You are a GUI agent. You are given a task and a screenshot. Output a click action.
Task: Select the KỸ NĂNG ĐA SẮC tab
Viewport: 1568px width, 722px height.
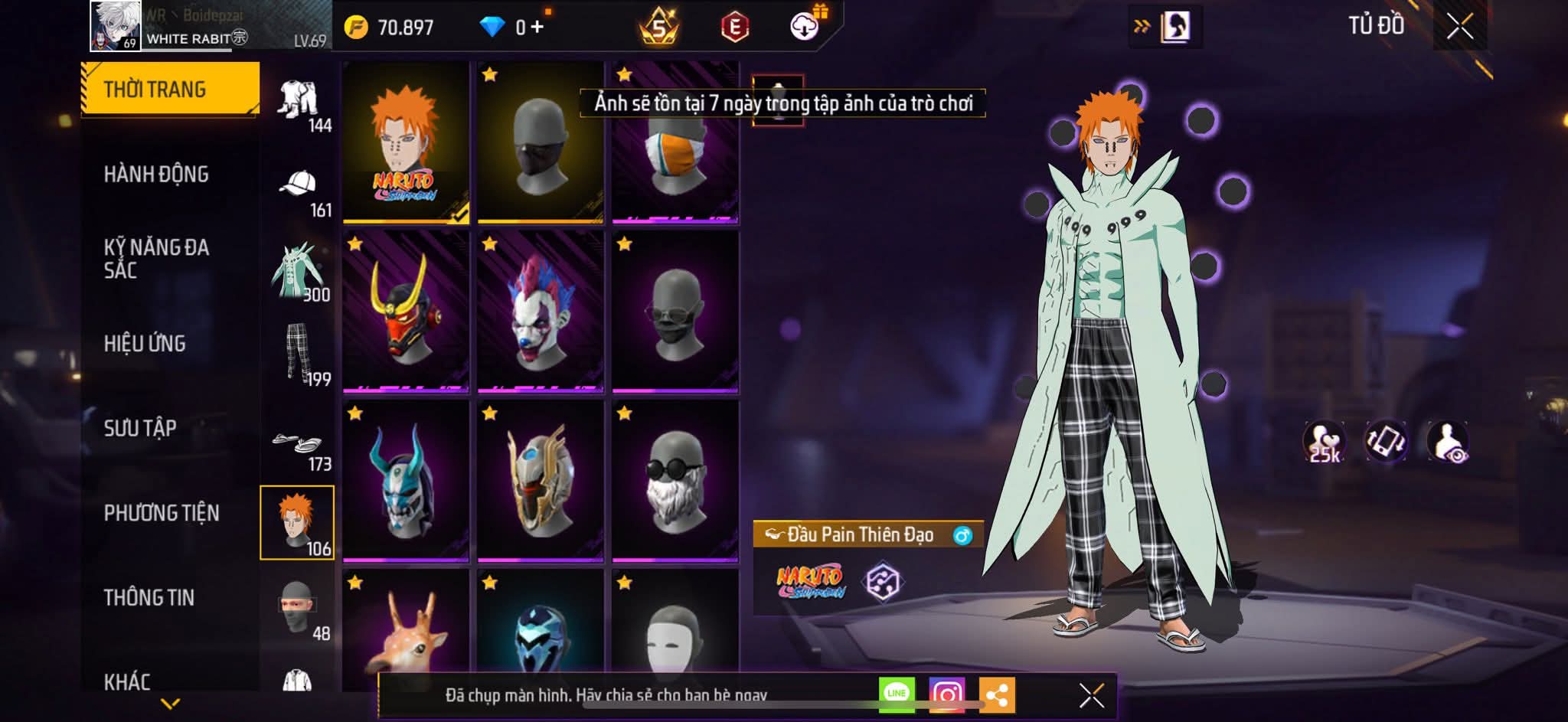click(x=156, y=259)
